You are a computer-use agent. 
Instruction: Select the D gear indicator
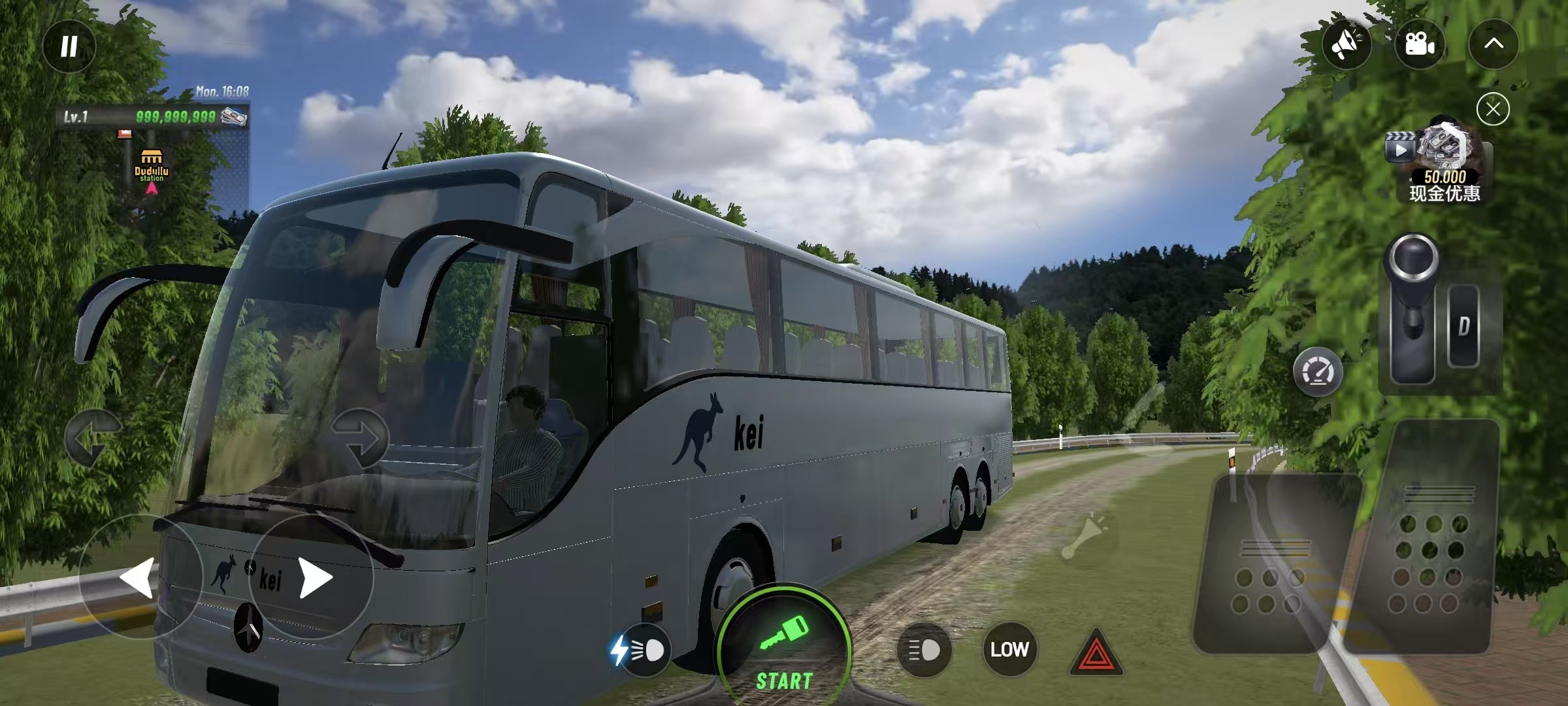click(1463, 326)
